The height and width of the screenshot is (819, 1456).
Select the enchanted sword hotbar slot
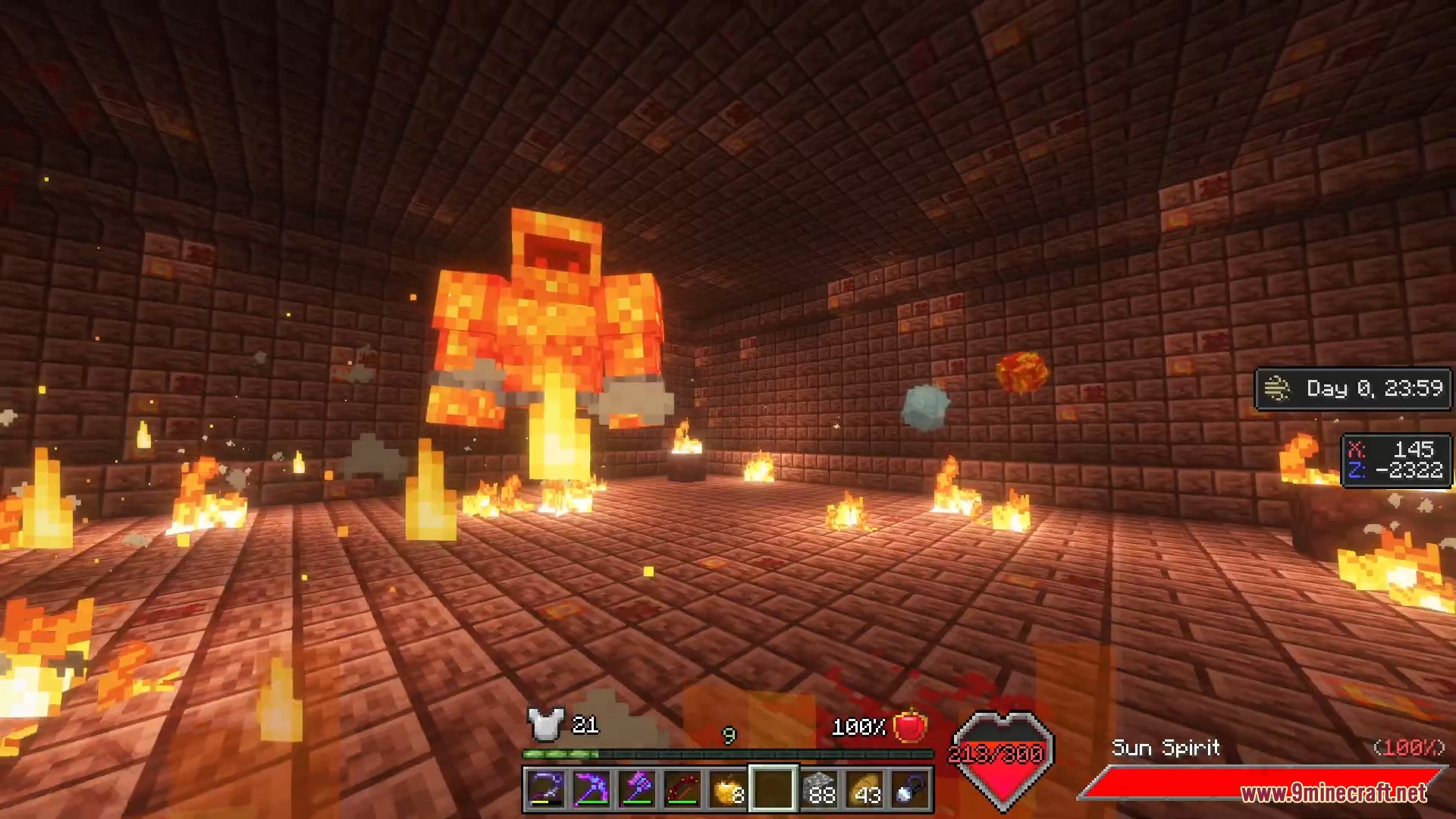pyautogui.click(x=545, y=789)
